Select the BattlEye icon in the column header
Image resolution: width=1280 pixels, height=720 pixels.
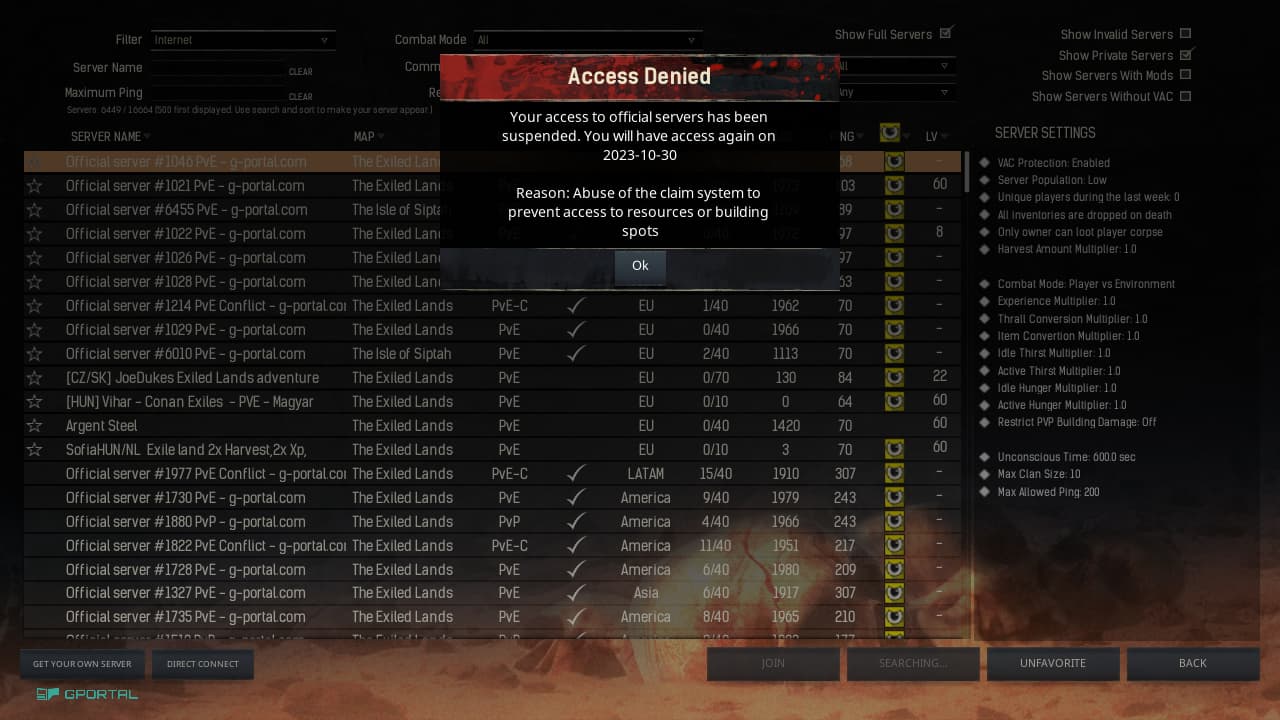pyautogui.click(x=889, y=131)
